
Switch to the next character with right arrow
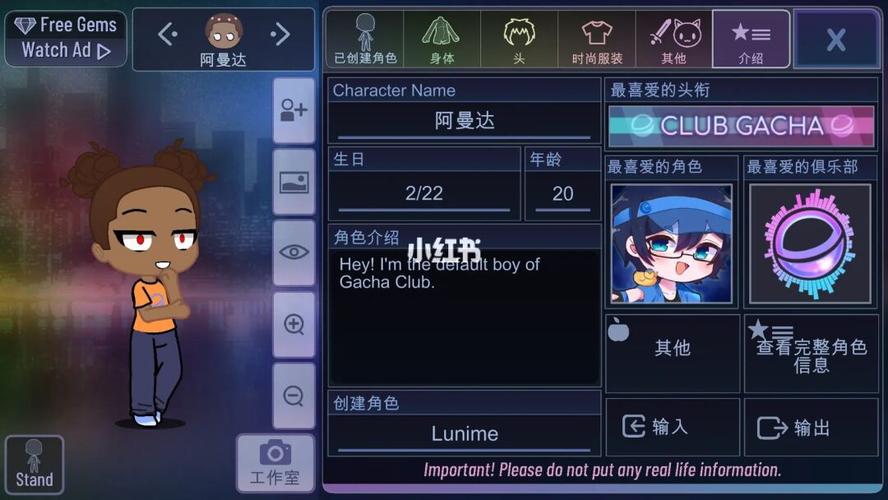pos(280,35)
